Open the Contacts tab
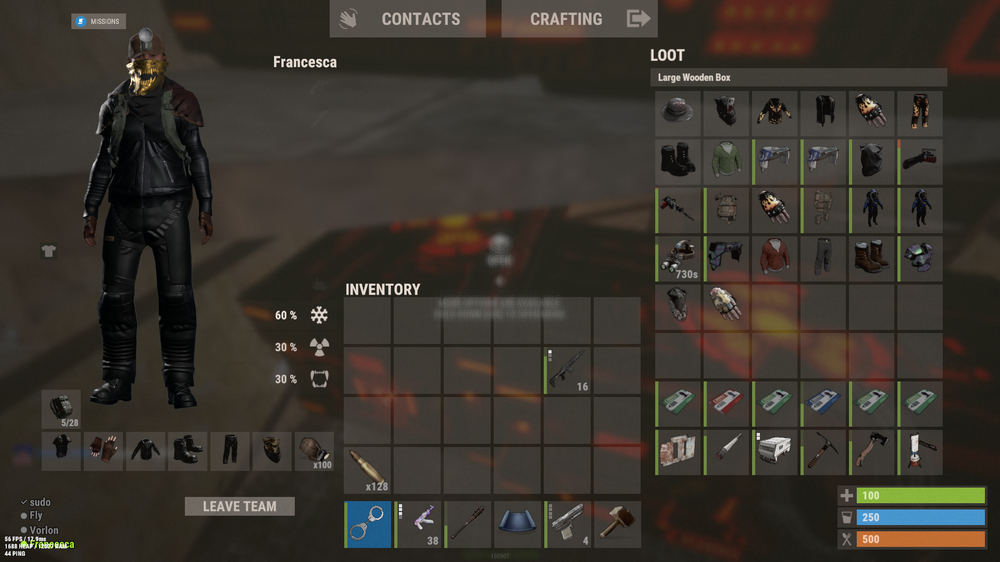 pos(407,19)
